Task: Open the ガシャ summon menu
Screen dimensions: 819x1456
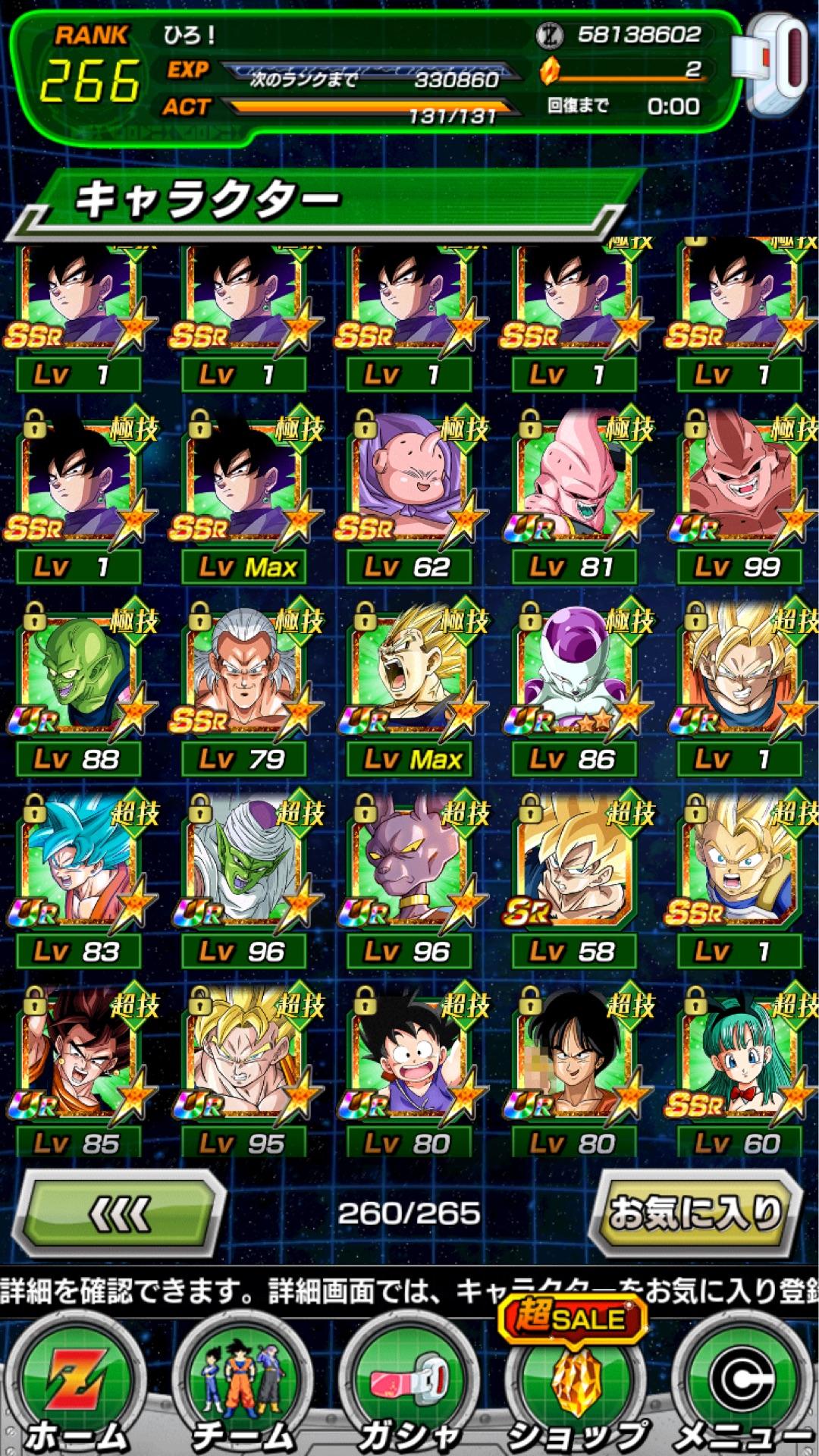Action: pos(409,1388)
